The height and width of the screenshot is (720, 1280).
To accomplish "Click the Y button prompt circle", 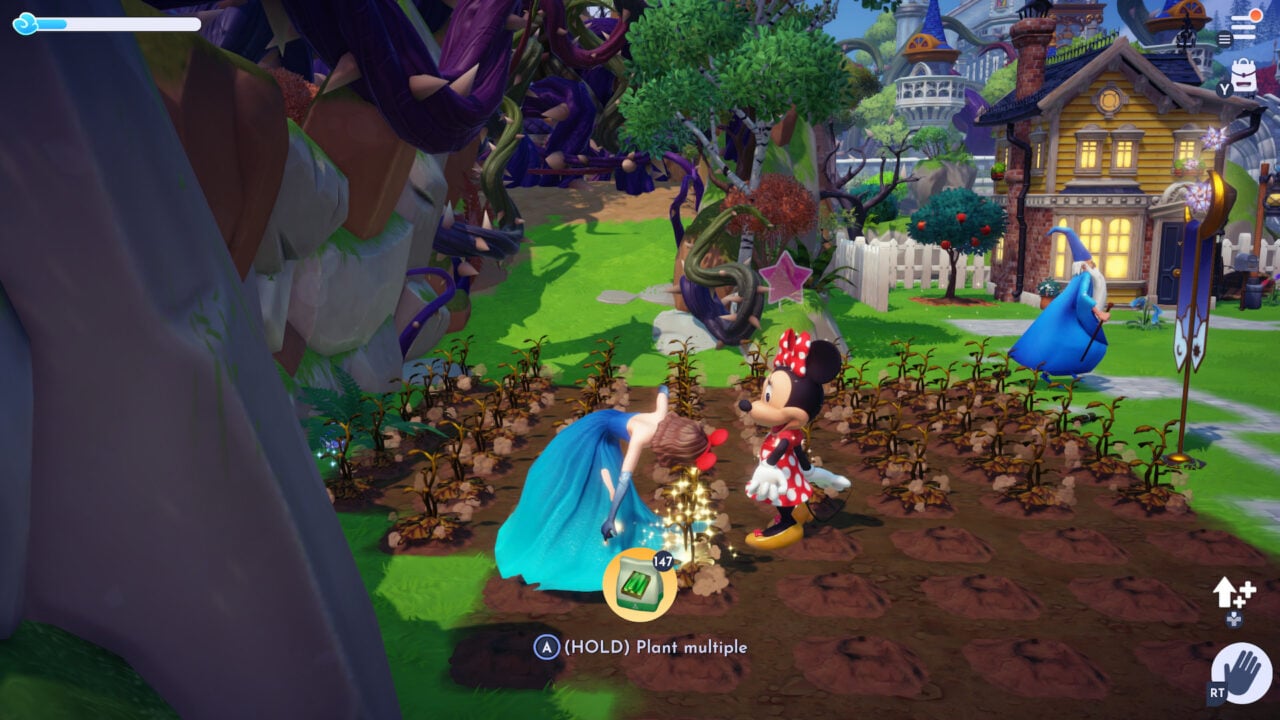I will pos(1223,88).
